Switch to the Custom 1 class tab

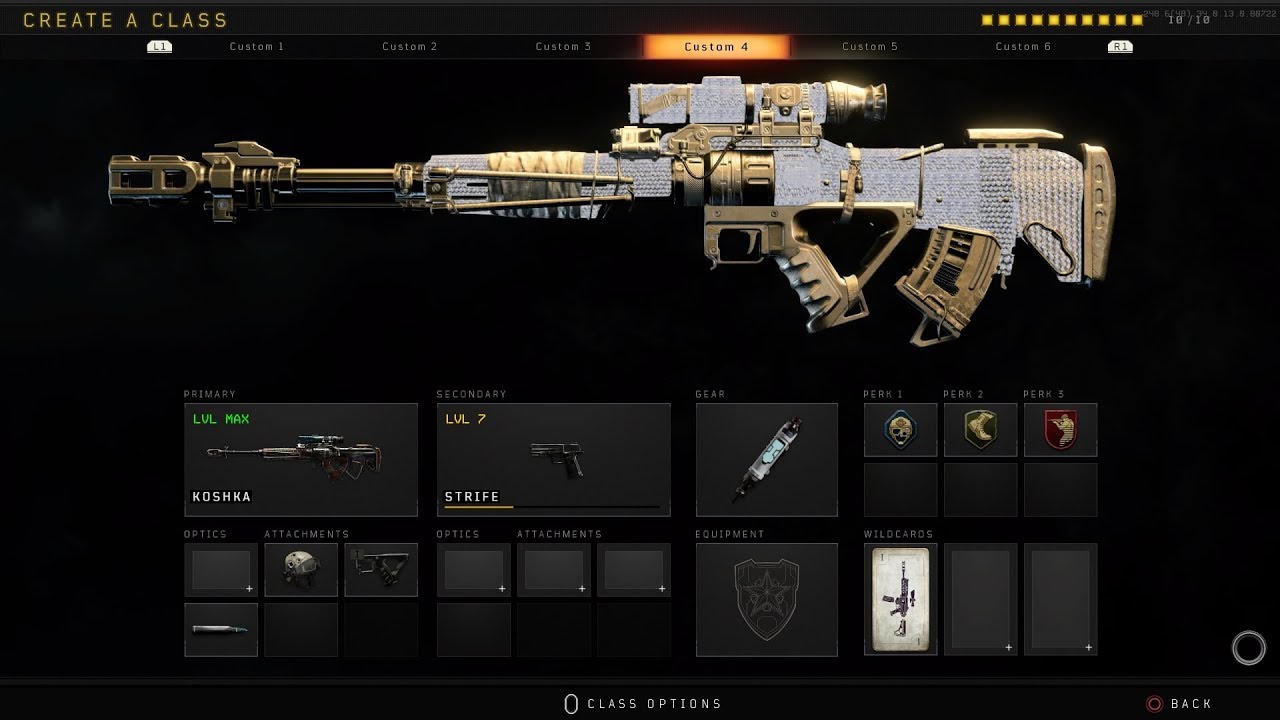coord(257,47)
